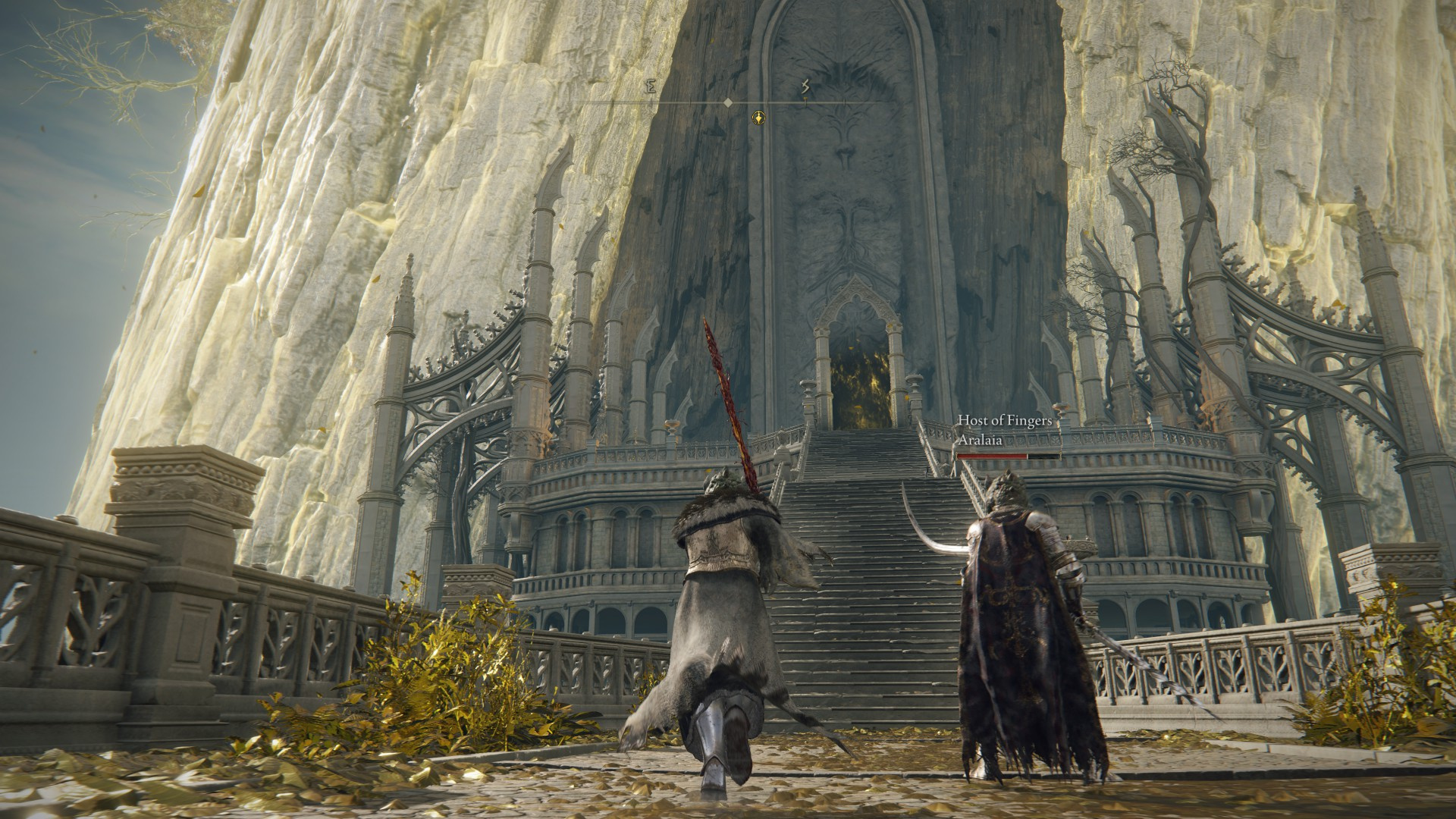Screen dimensions: 1456x819
Task: Select the Host of Fingers Aralaia nameplate
Action: [996, 429]
